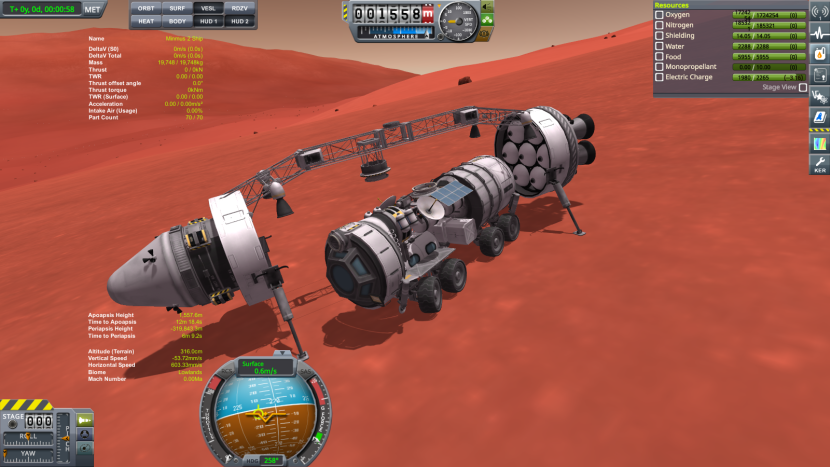Enable the Stage View checkbox
Image resolution: width=830 pixels, height=467 pixels.
tap(802, 87)
